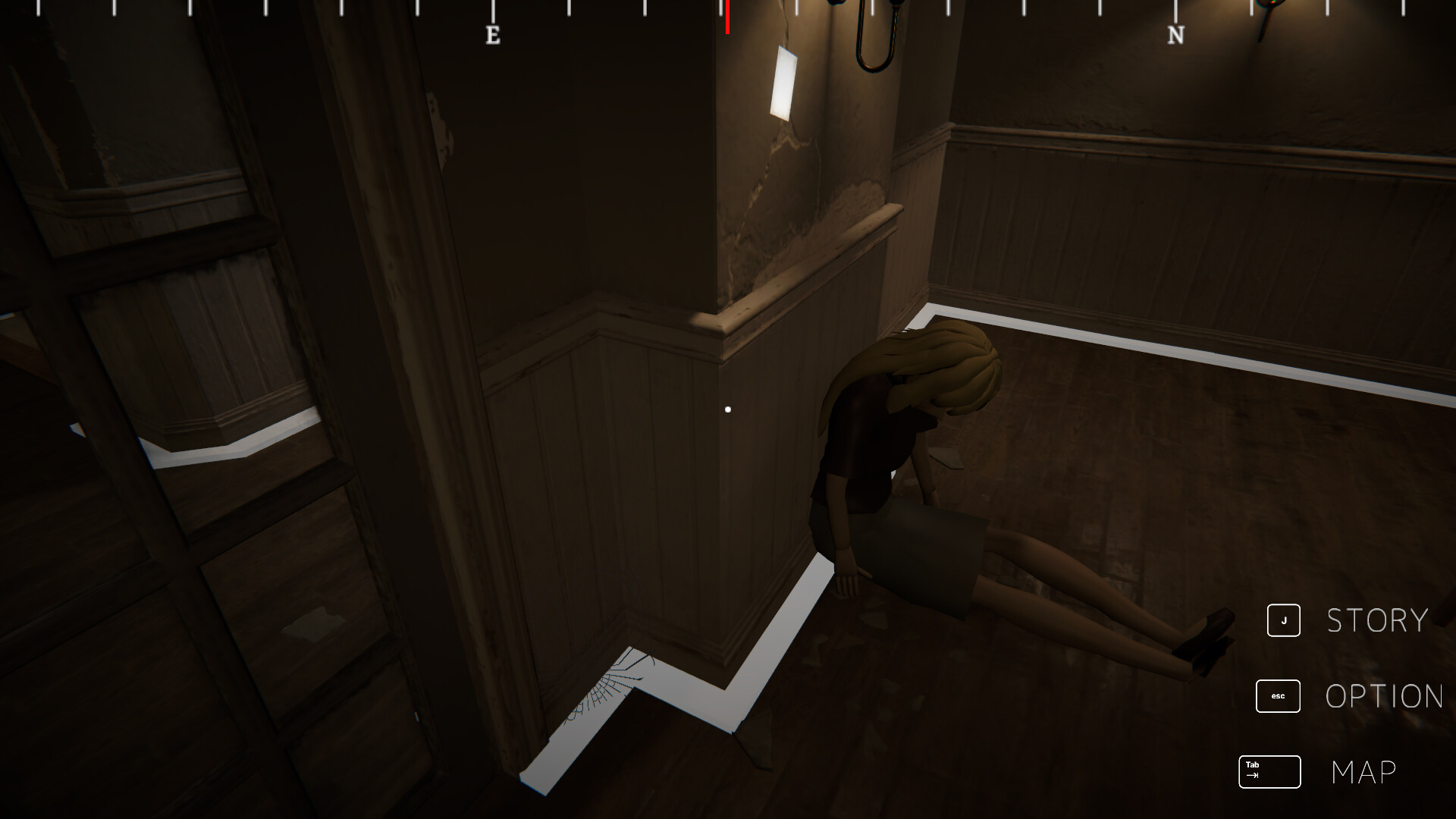Viewport: 1456px width, 819px height.
Task: Click the esc key icon next to Option
Action: tap(1278, 696)
